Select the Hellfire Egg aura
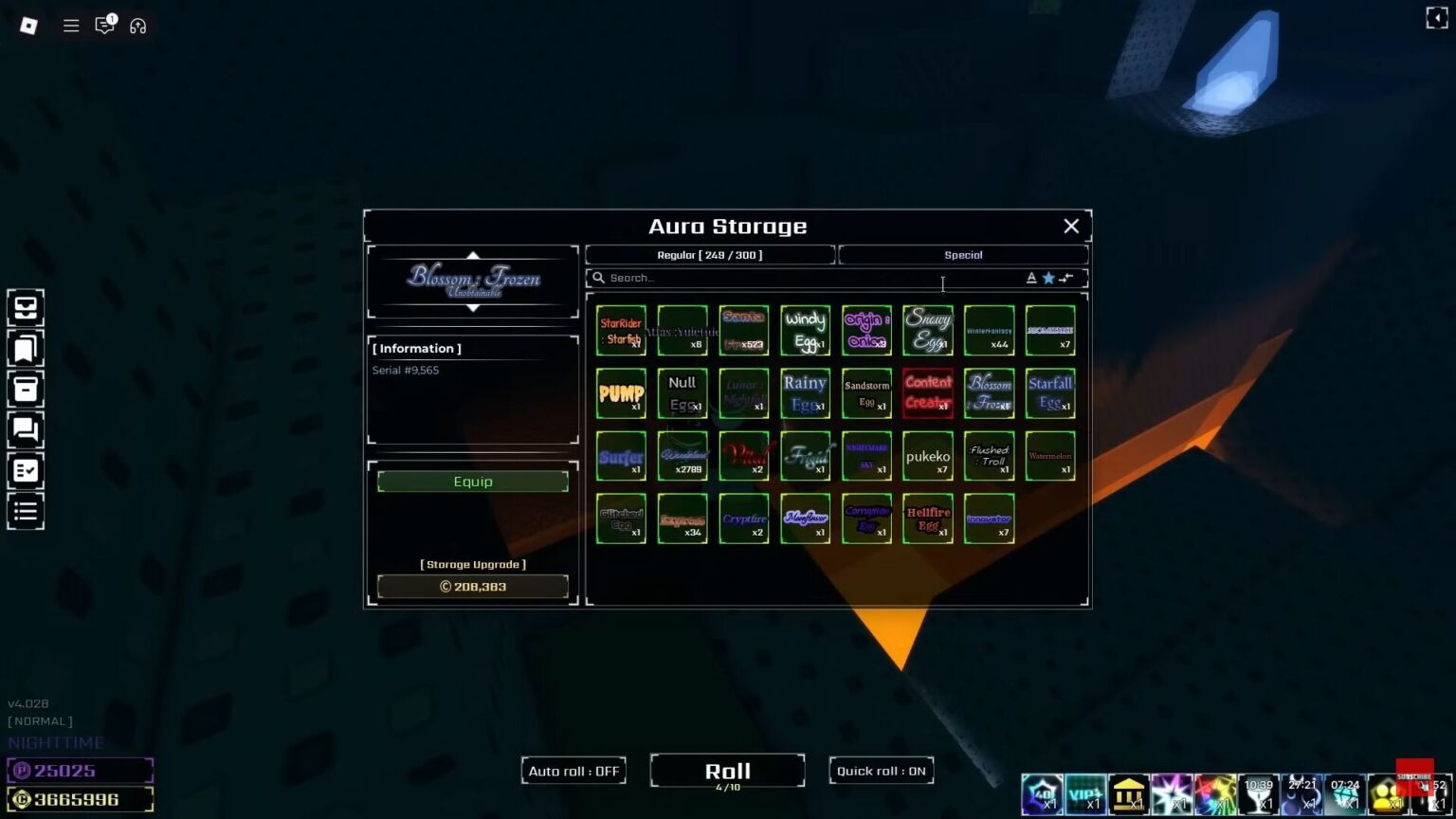Viewport: 1456px width, 819px height. coord(928,519)
